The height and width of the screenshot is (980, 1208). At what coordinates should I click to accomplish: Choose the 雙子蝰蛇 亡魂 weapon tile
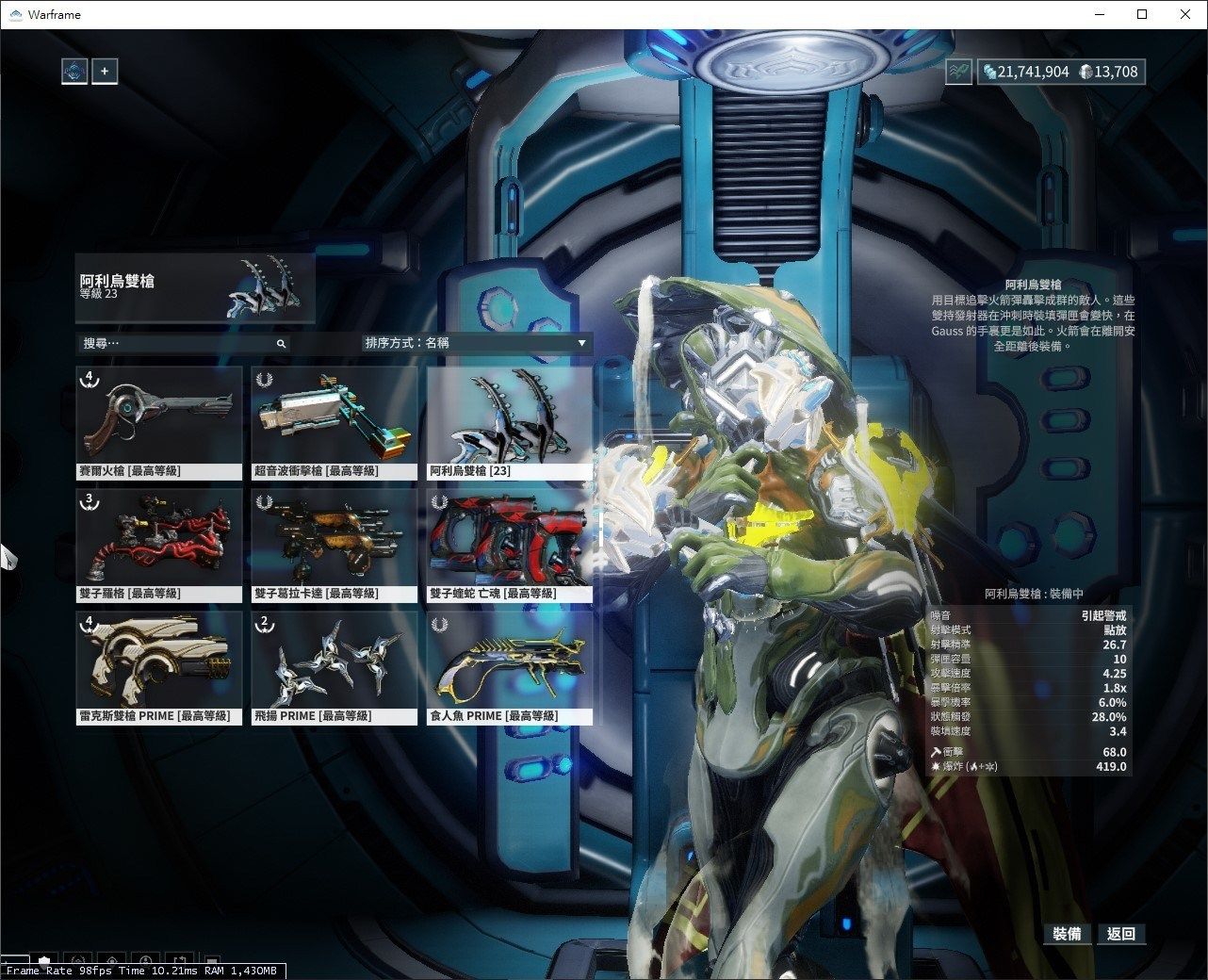(x=510, y=545)
